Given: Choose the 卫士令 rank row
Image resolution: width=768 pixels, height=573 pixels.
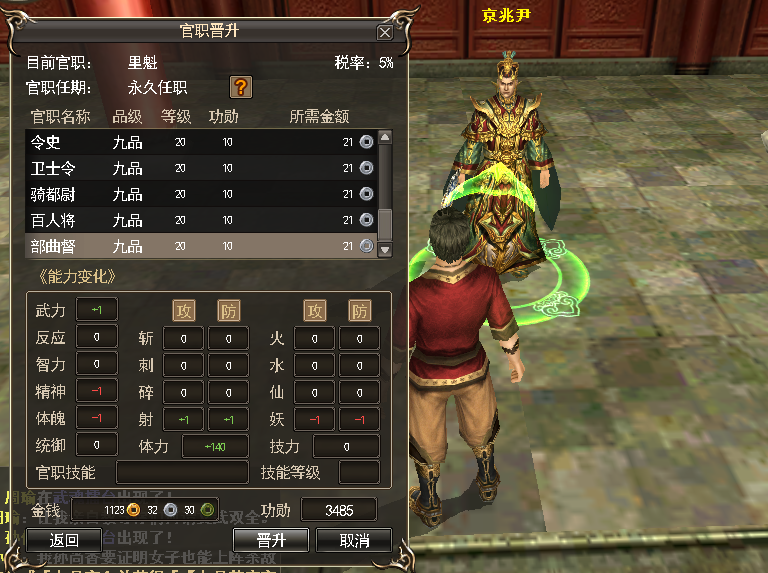Looking at the screenshot, I should point(200,168).
